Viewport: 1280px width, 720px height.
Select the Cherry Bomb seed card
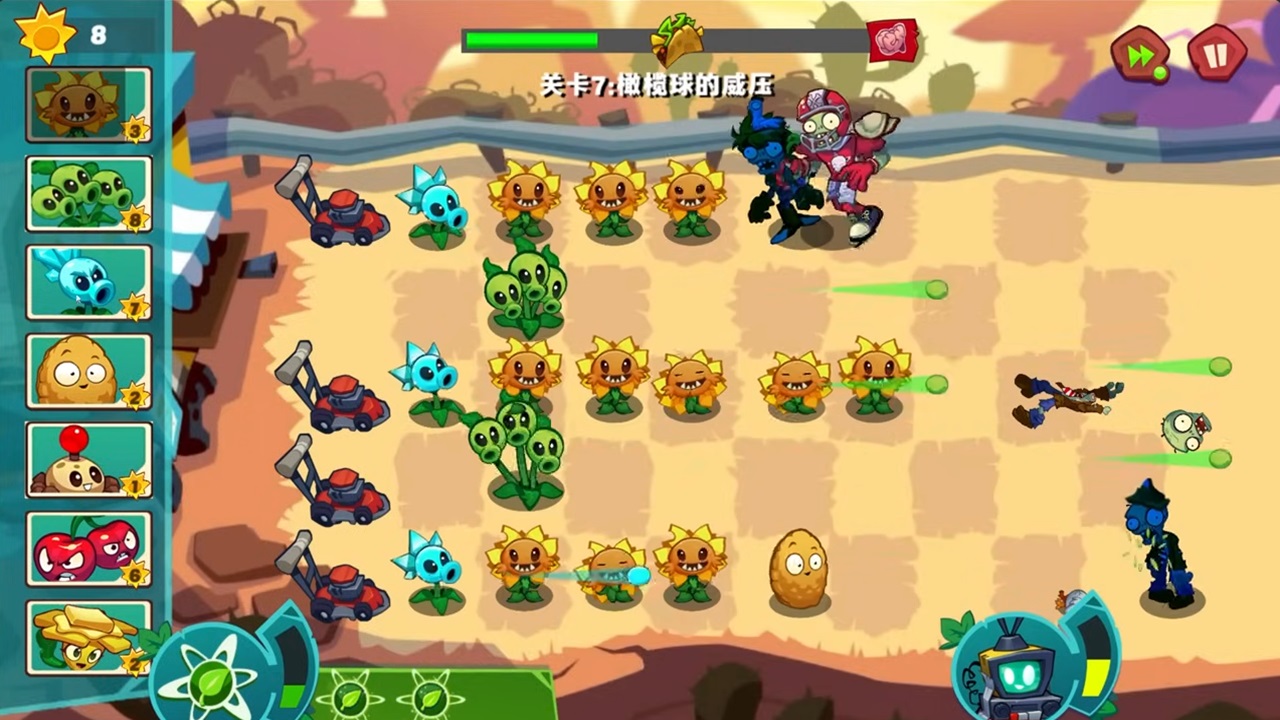click(88, 548)
